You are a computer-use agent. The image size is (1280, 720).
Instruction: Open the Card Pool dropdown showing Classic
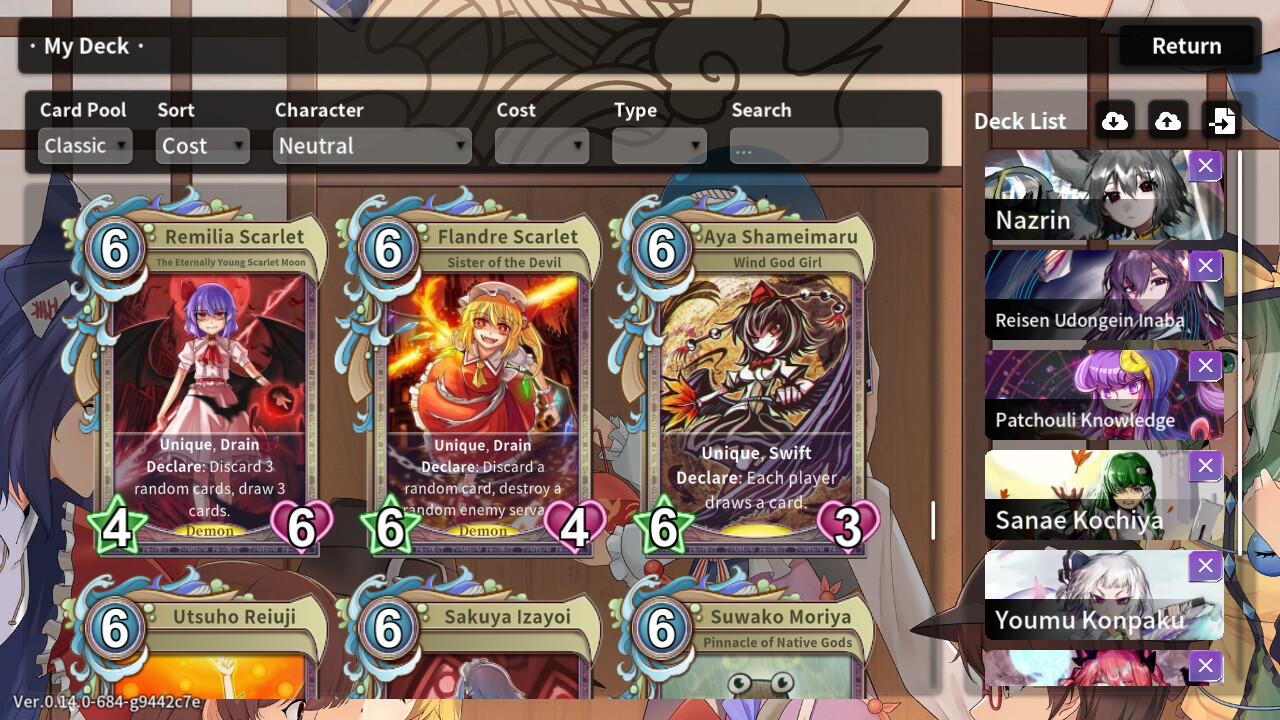84,145
